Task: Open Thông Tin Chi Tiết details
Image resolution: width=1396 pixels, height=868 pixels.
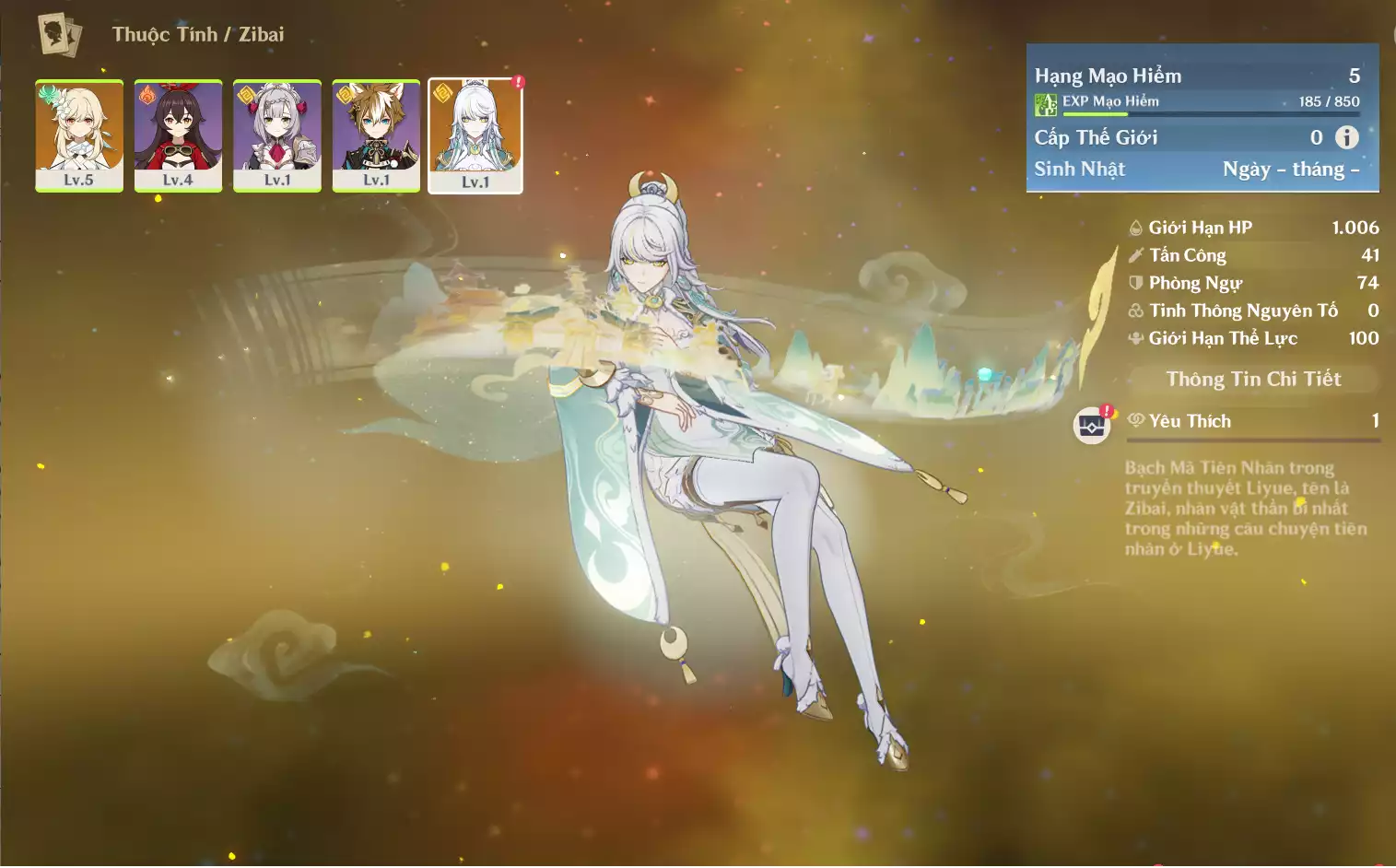Action: pyautogui.click(x=1253, y=379)
